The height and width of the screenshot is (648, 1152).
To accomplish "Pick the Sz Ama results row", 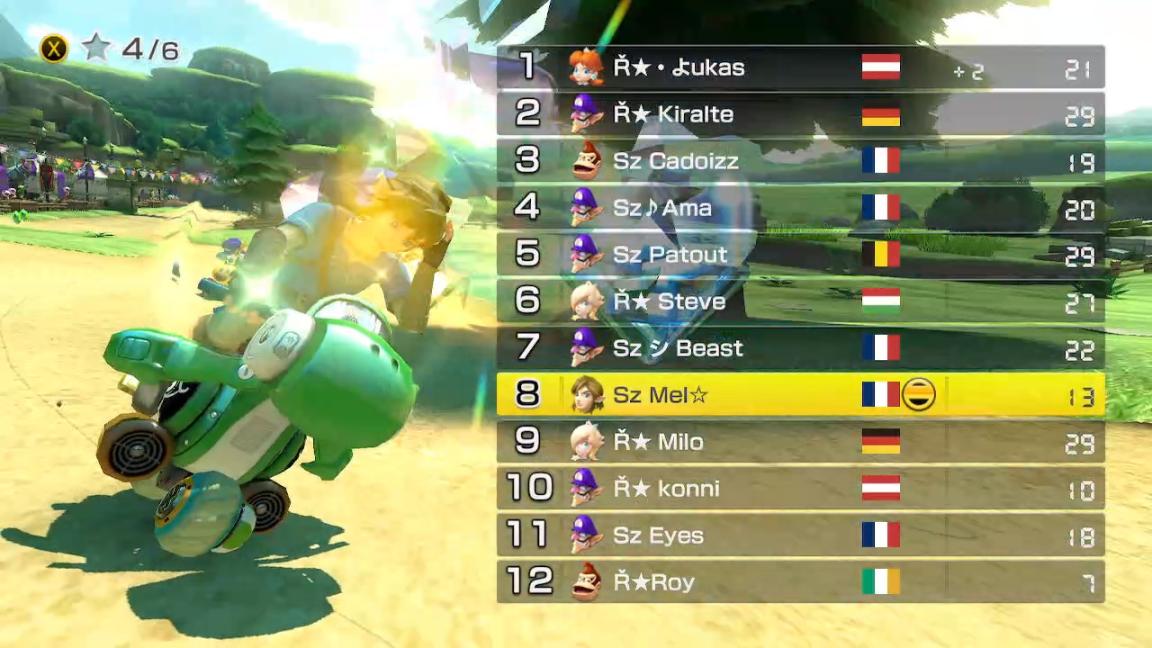I will pos(800,208).
